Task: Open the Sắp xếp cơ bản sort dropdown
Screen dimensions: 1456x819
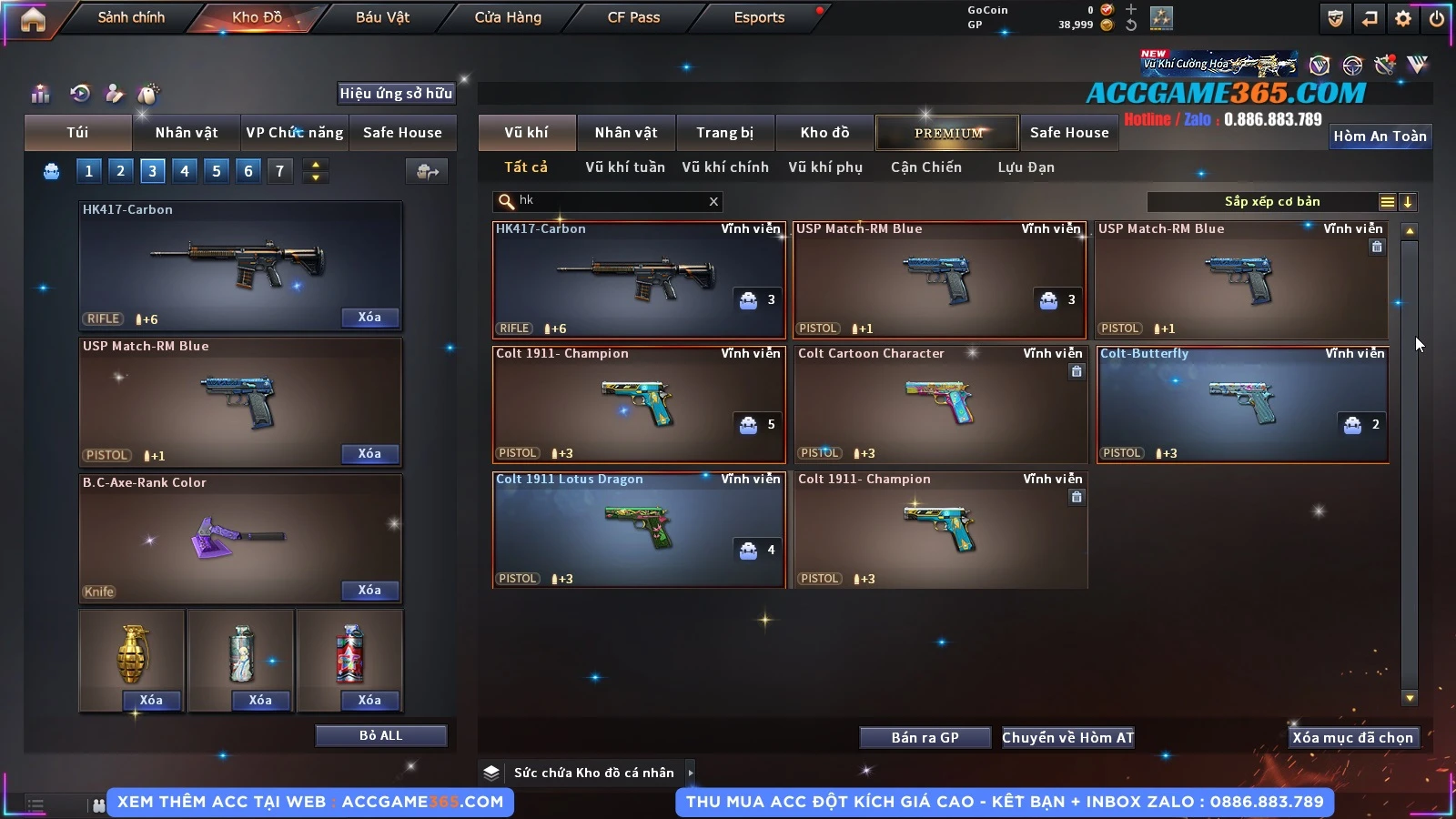Action: (1272, 202)
